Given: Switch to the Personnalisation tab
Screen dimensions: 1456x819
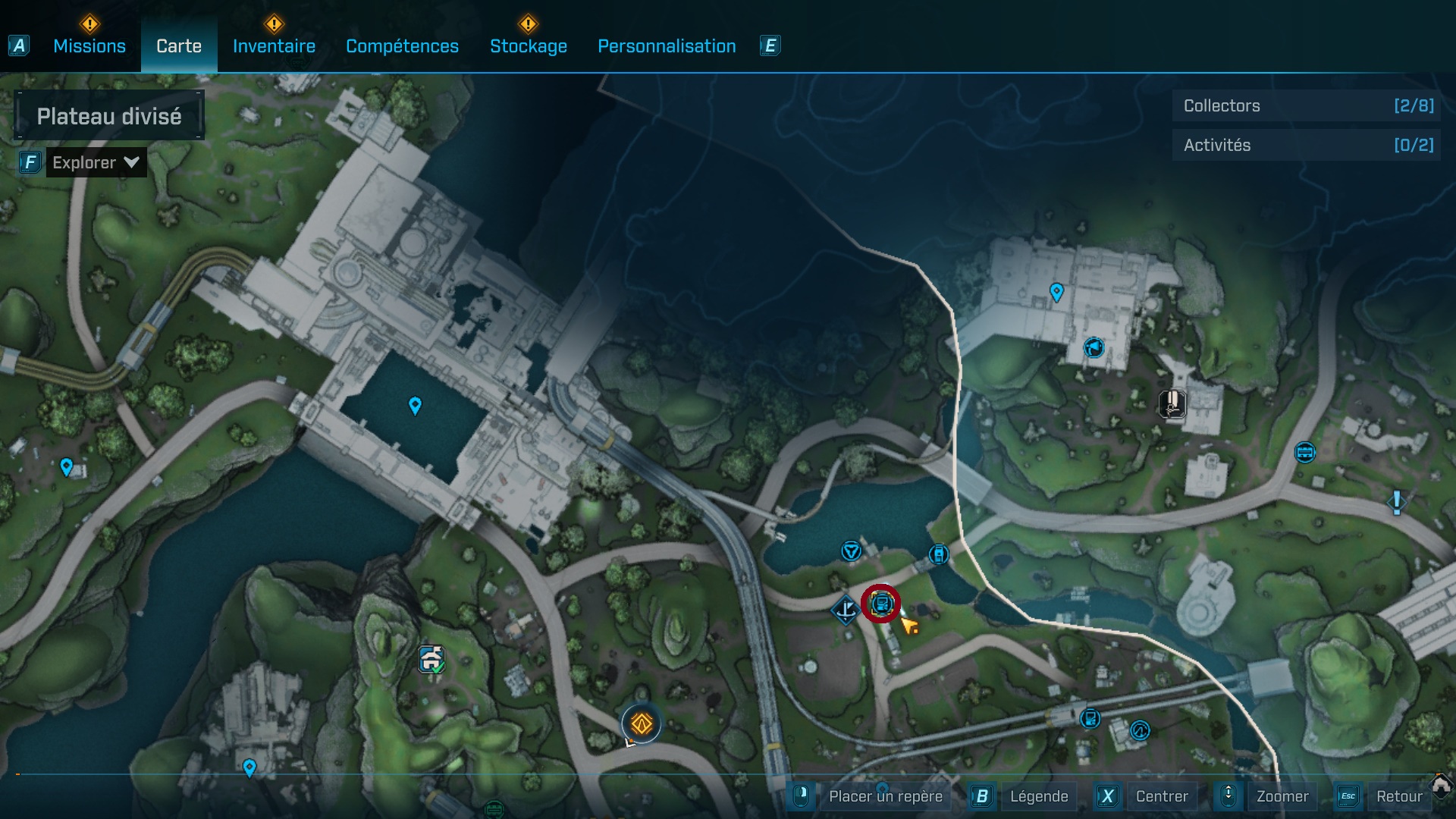Looking at the screenshot, I should pyautogui.click(x=667, y=46).
